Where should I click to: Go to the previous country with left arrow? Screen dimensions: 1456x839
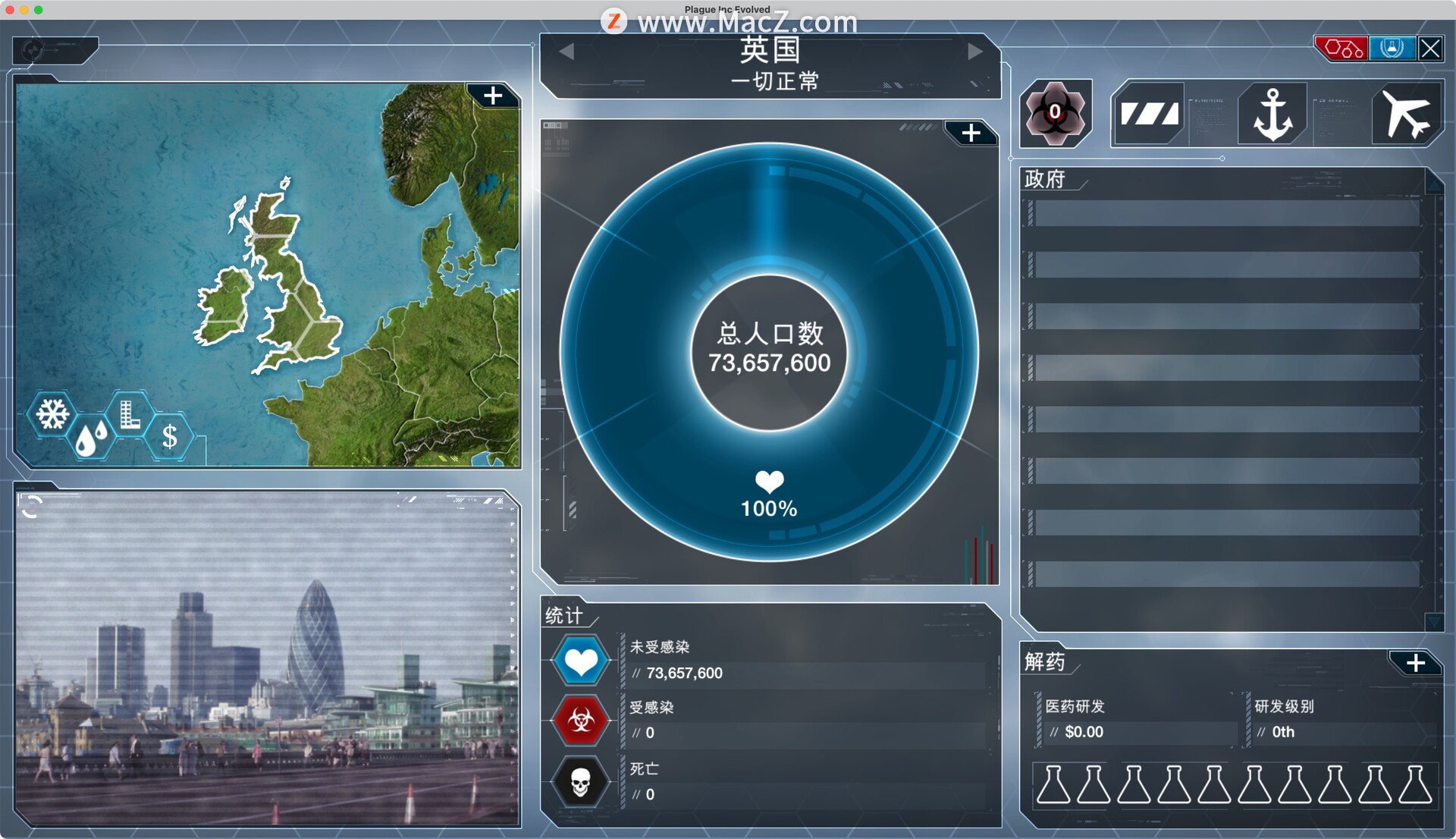(x=566, y=52)
